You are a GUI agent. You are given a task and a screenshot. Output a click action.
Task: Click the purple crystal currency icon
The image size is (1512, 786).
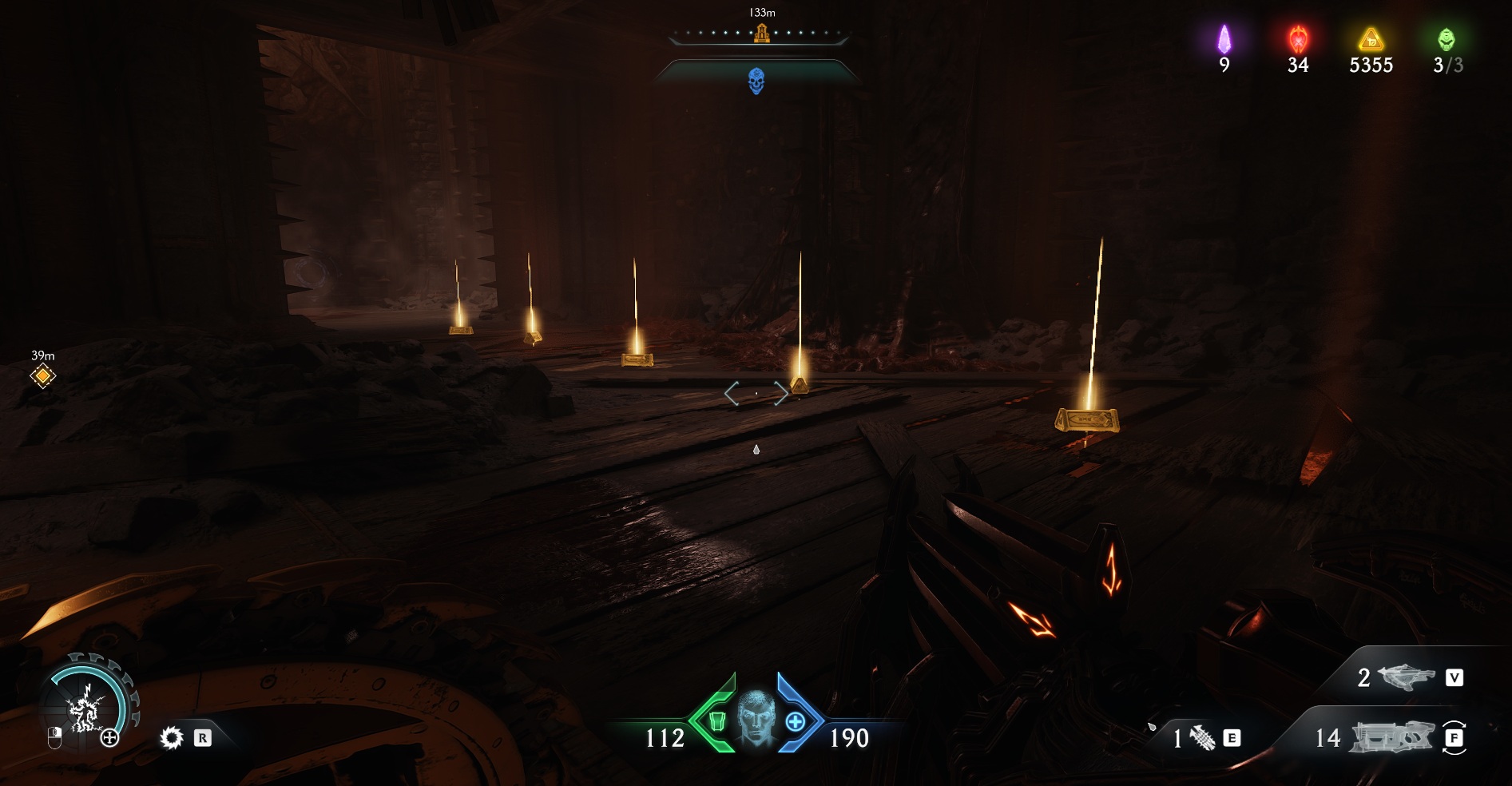(1224, 39)
